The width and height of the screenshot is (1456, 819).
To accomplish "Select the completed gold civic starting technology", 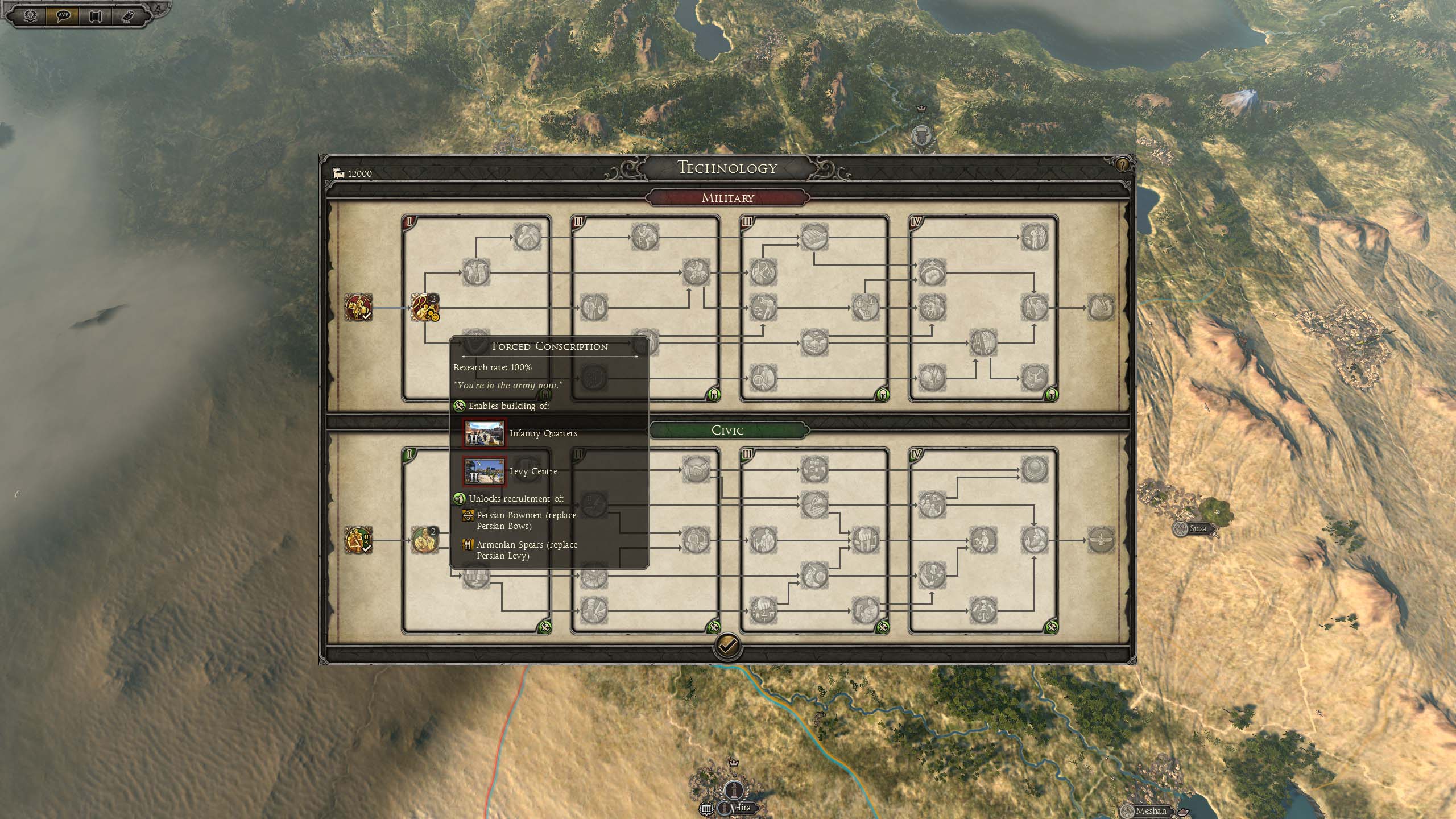I will click(358, 540).
